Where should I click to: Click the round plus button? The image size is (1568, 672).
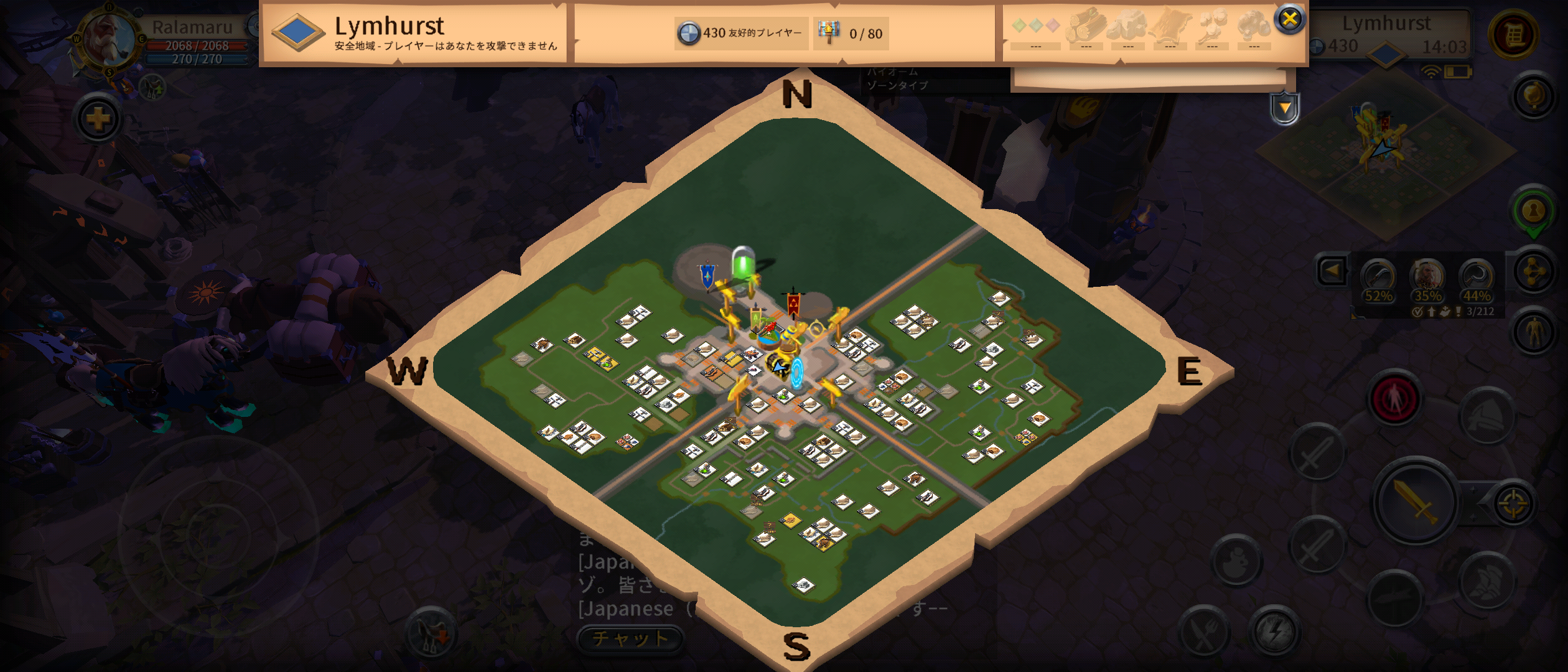98,118
